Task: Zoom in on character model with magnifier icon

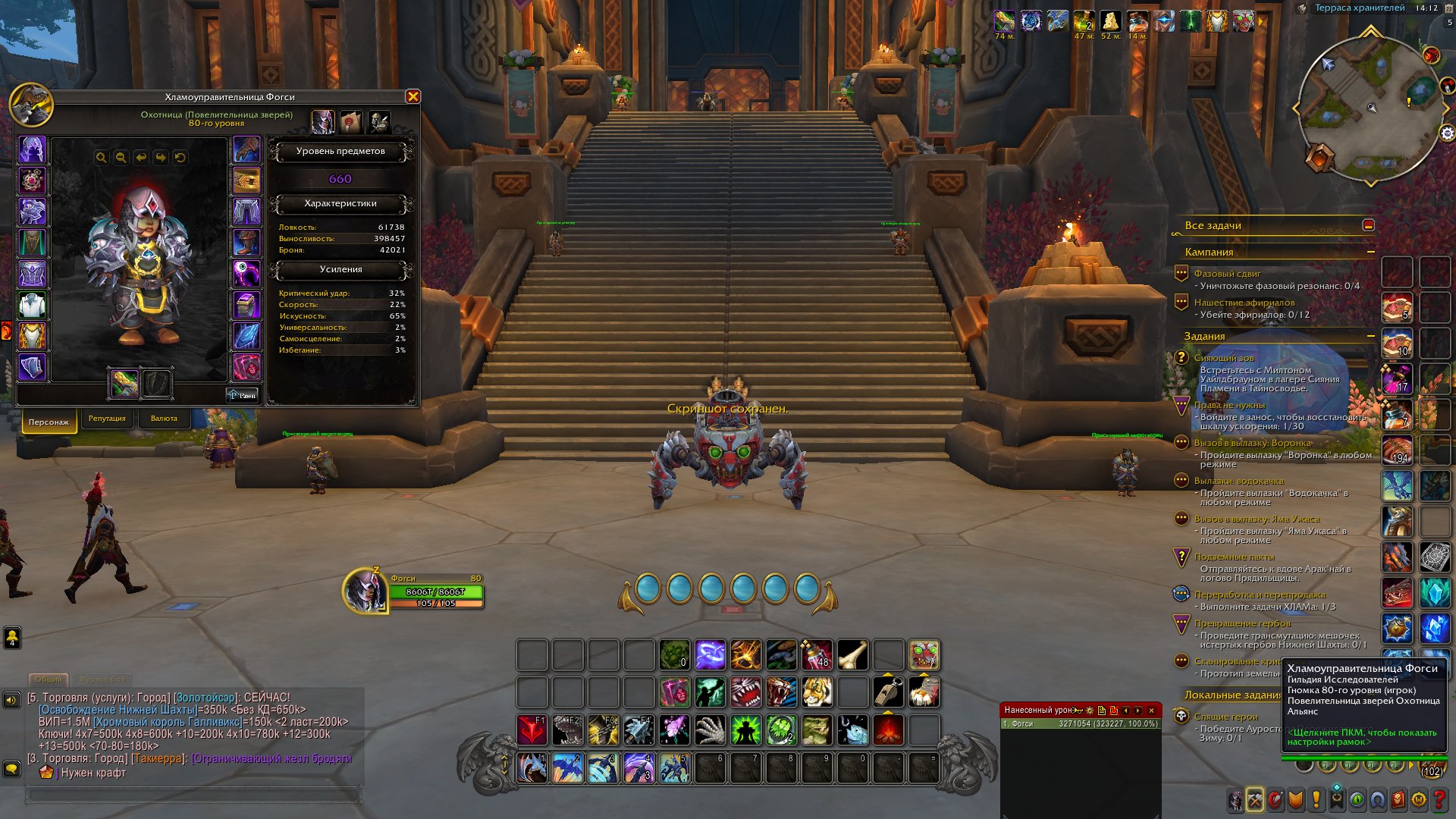Action: pyautogui.click(x=102, y=157)
